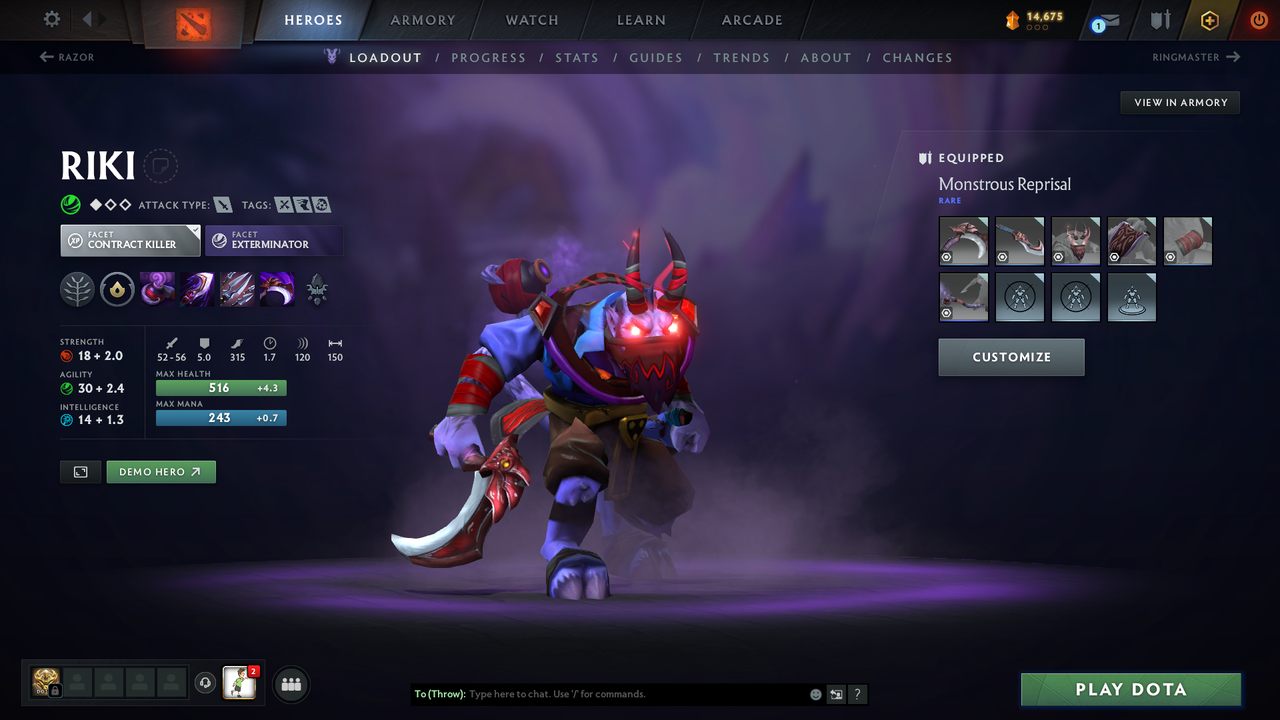Open Dota Plus subscription hexagon icon
This screenshot has width=1280, height=720.
click(x=1209, y=20)
